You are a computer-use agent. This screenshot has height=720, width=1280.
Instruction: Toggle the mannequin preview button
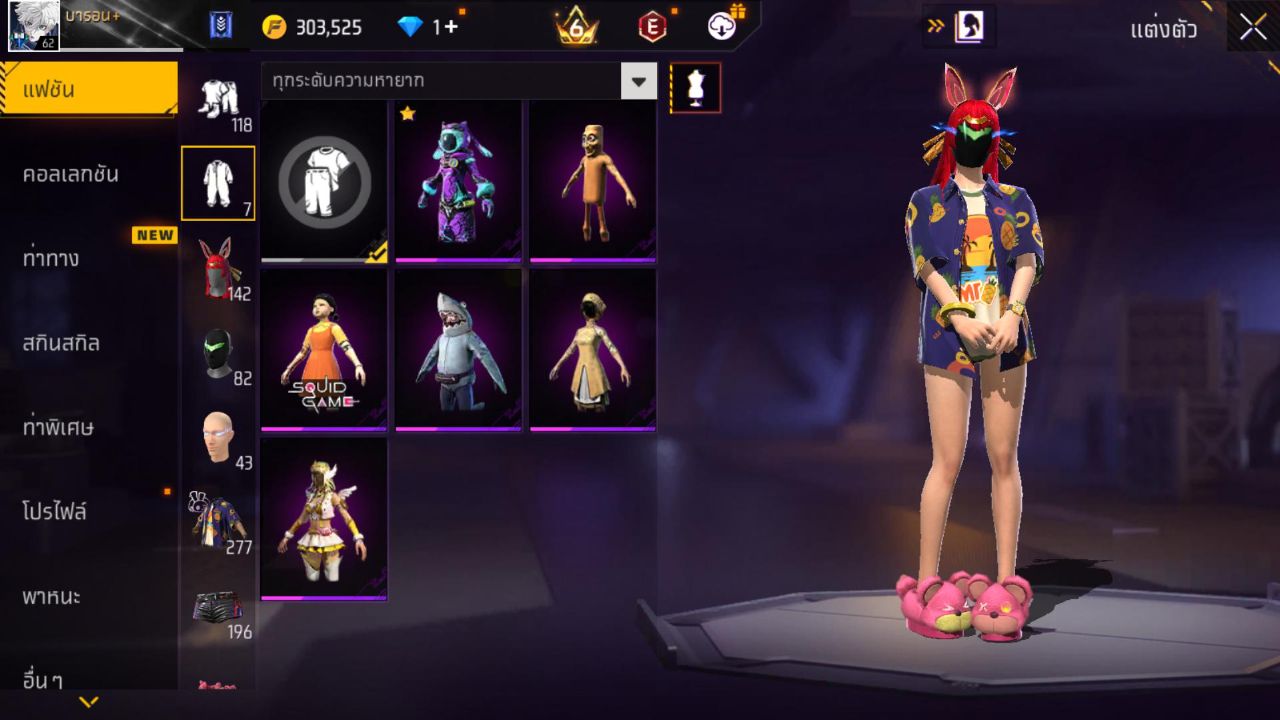(695, 88)
